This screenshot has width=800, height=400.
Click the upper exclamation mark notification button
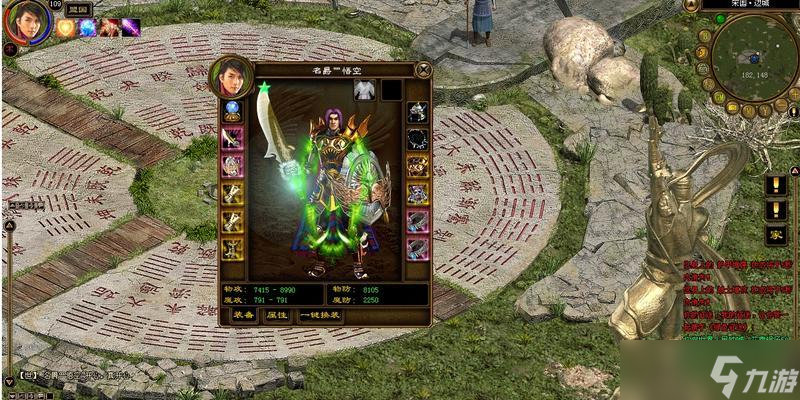pyautogui.click(x=776, y=184)
